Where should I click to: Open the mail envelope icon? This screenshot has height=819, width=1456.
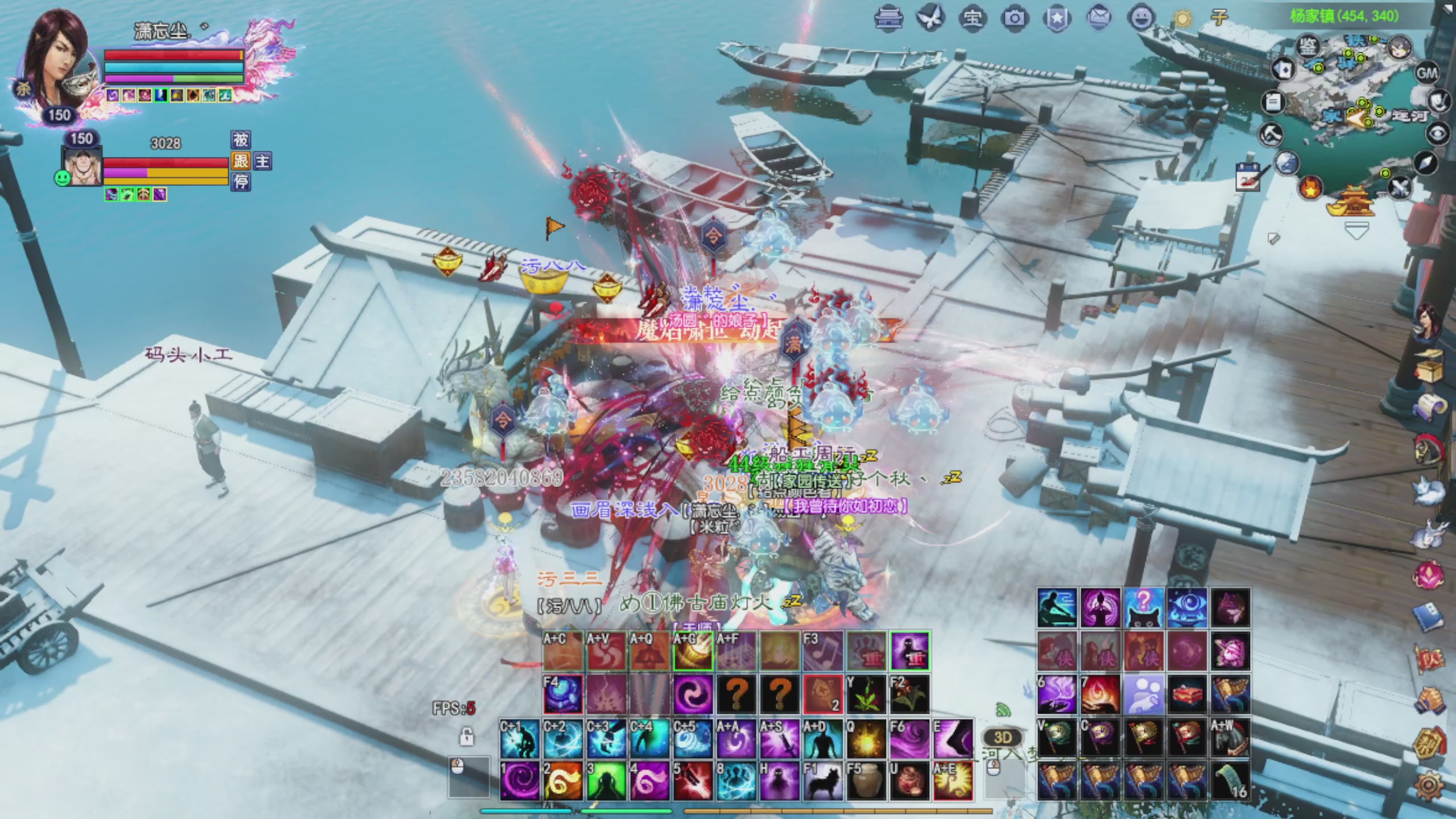[x=1099, y=19]
